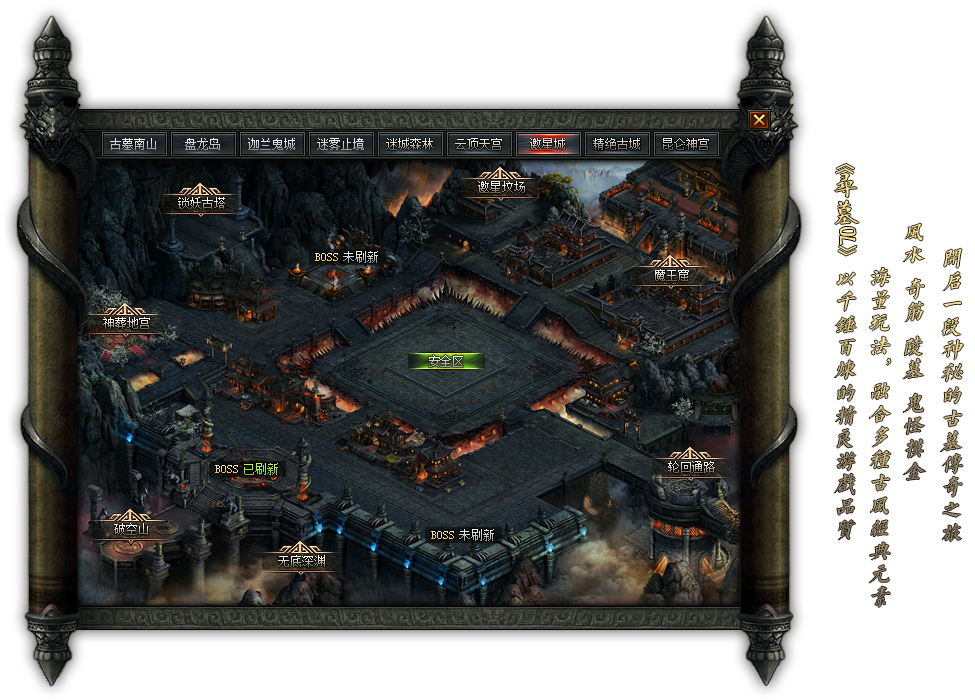Switch to the 精绝古城 tab

point(617,144)
